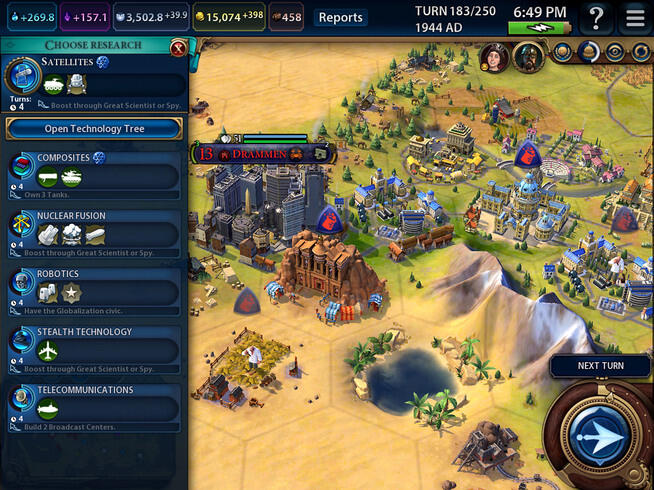Choose Telecommunications research option

(x=94, y=403)
